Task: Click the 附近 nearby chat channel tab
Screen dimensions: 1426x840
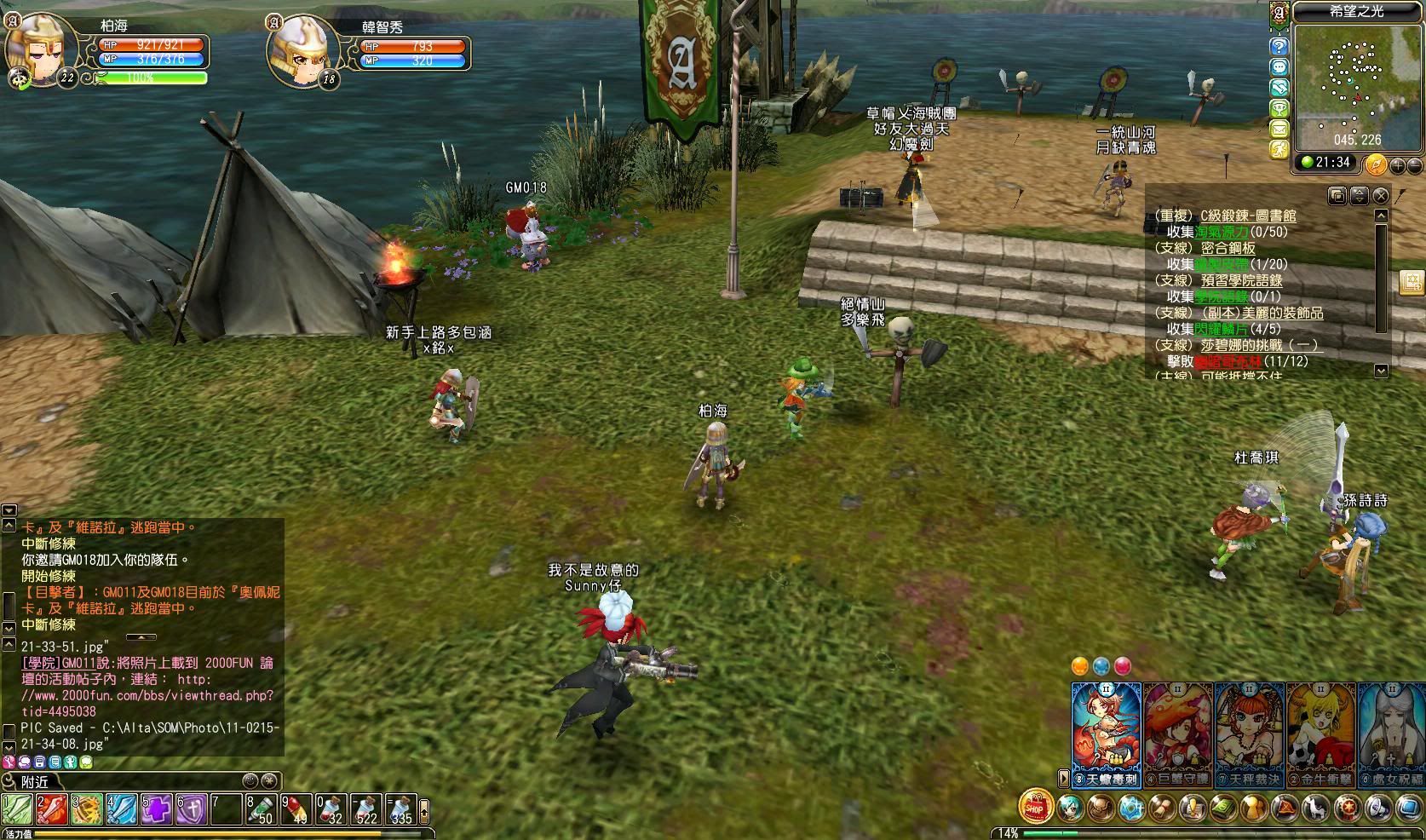Action: [x=36, y=781]
